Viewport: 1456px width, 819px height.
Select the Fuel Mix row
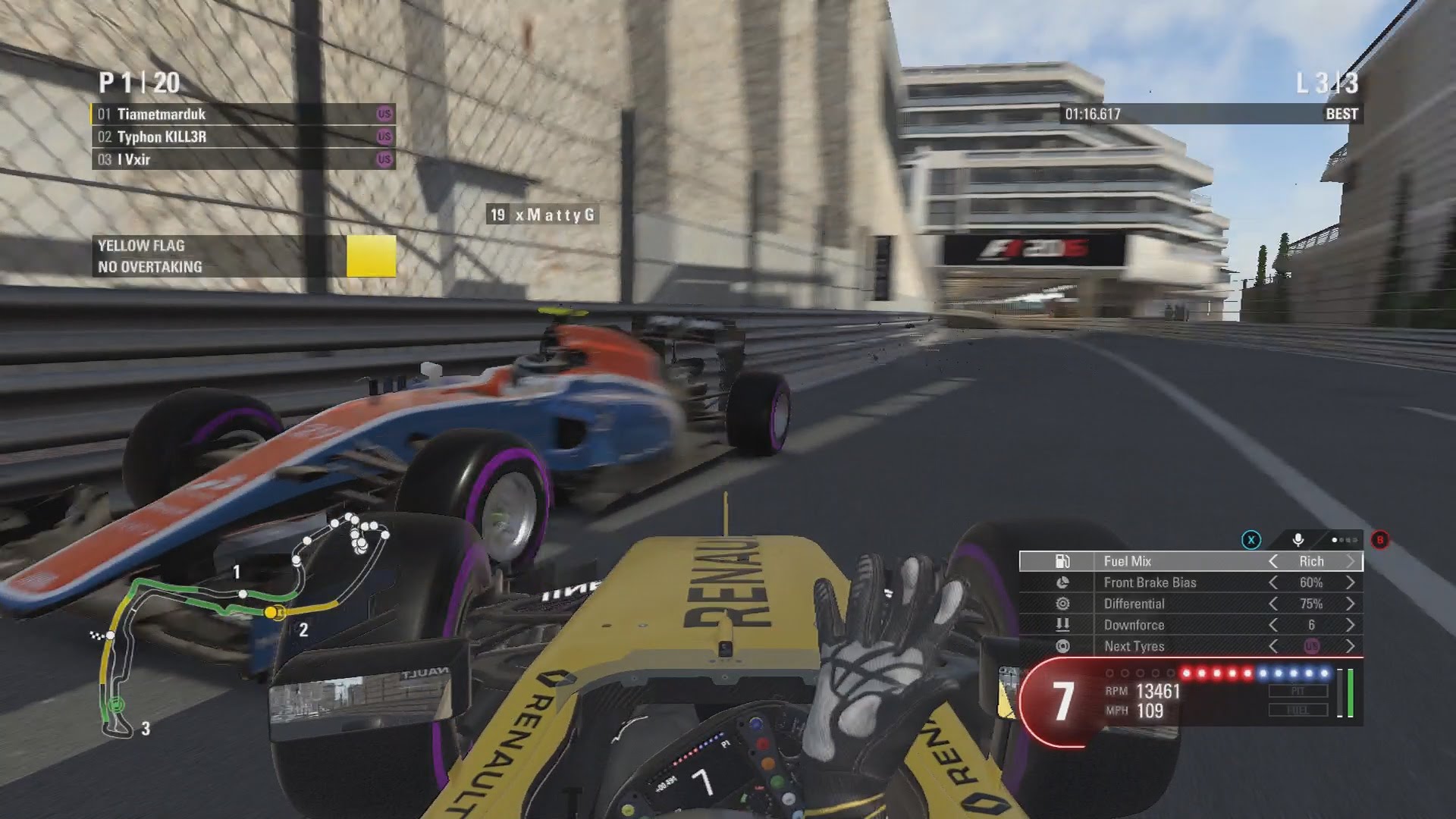coord(1191,561)
